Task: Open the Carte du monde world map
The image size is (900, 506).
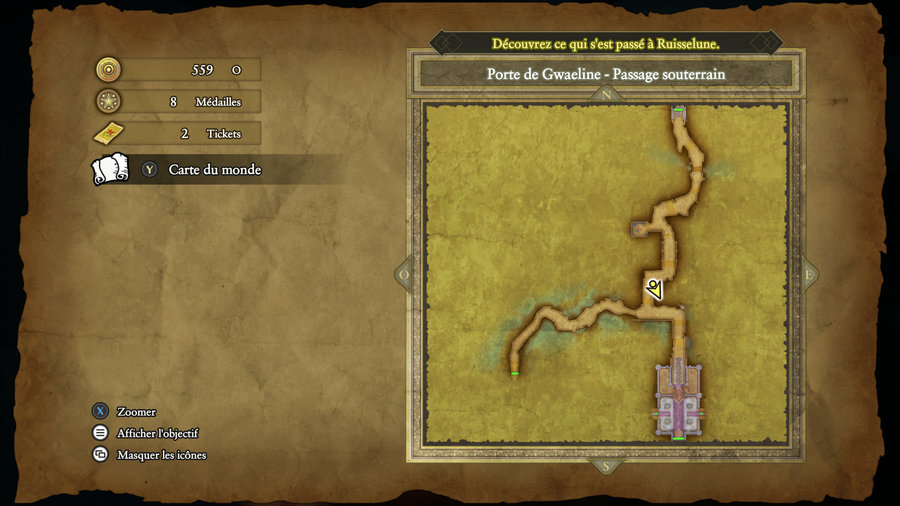Action: (x=214, y=170)
